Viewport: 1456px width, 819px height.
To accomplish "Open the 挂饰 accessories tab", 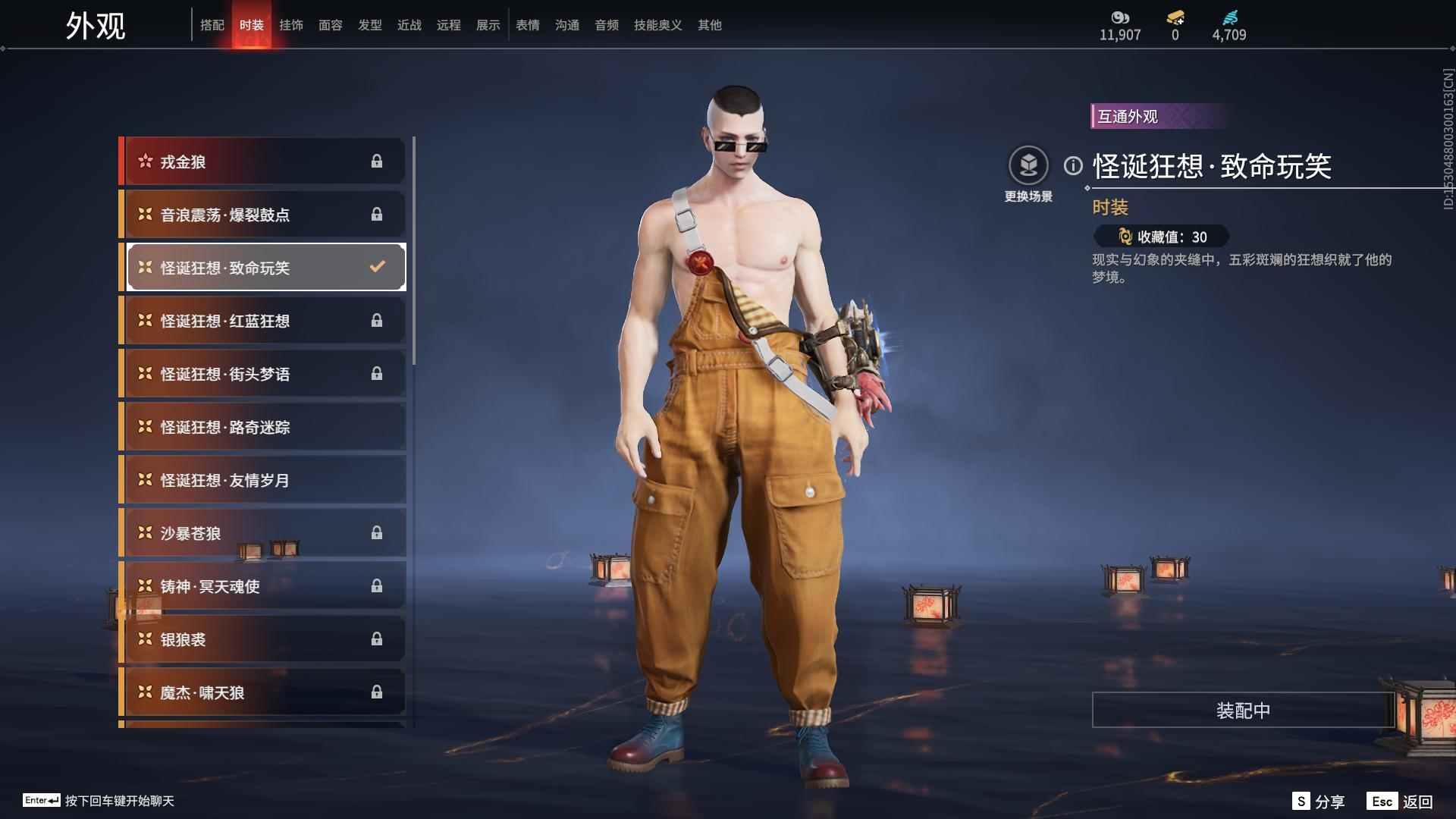I will tap(291, 25).
